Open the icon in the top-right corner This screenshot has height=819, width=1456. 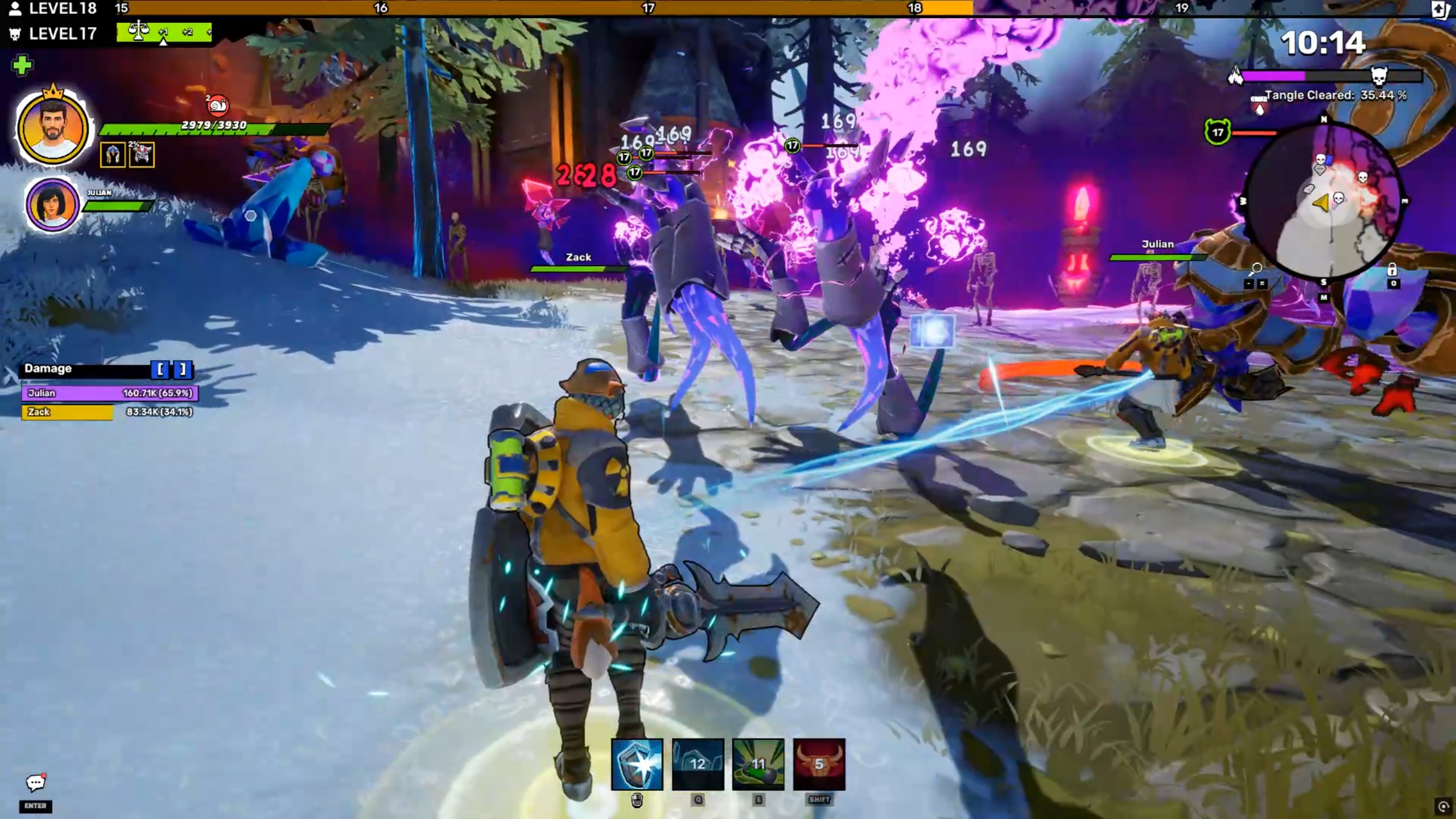click(1440, 10)
